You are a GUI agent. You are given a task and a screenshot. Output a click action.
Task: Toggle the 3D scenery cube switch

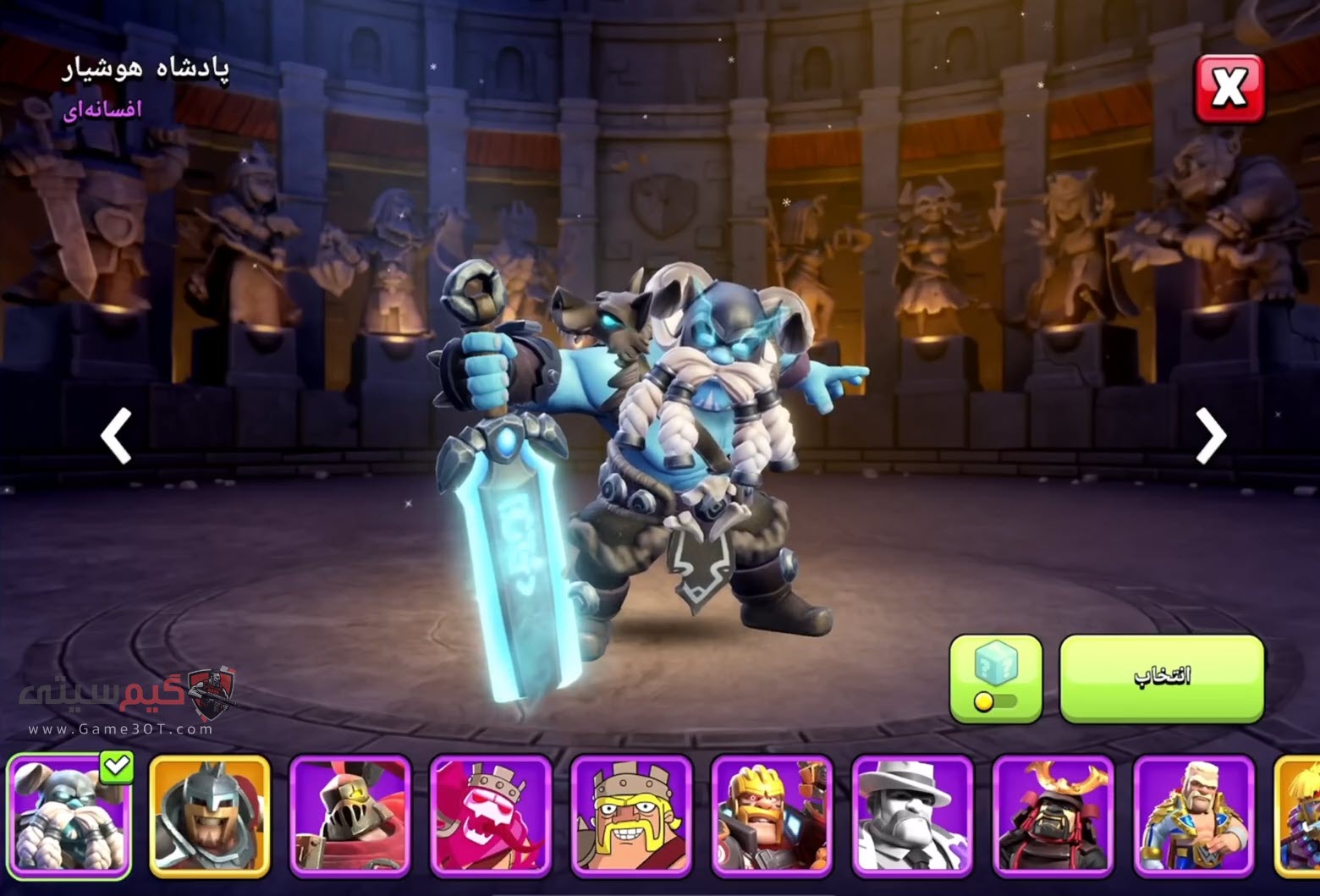[995, 679]
